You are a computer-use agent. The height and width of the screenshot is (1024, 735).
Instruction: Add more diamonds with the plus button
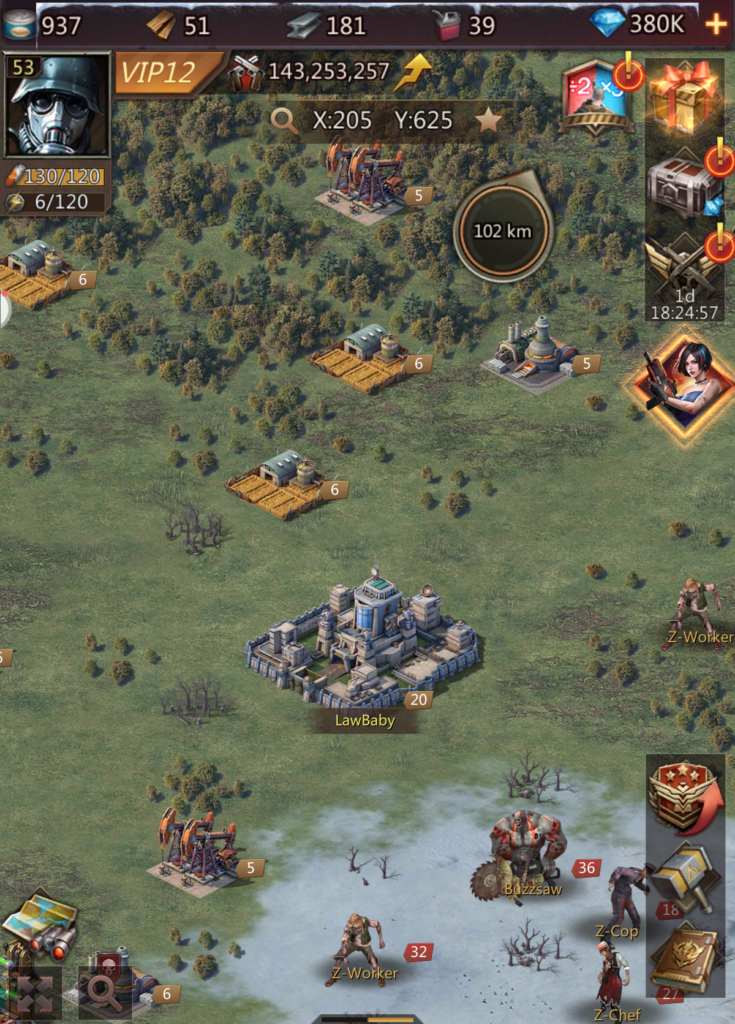point(716,24)
